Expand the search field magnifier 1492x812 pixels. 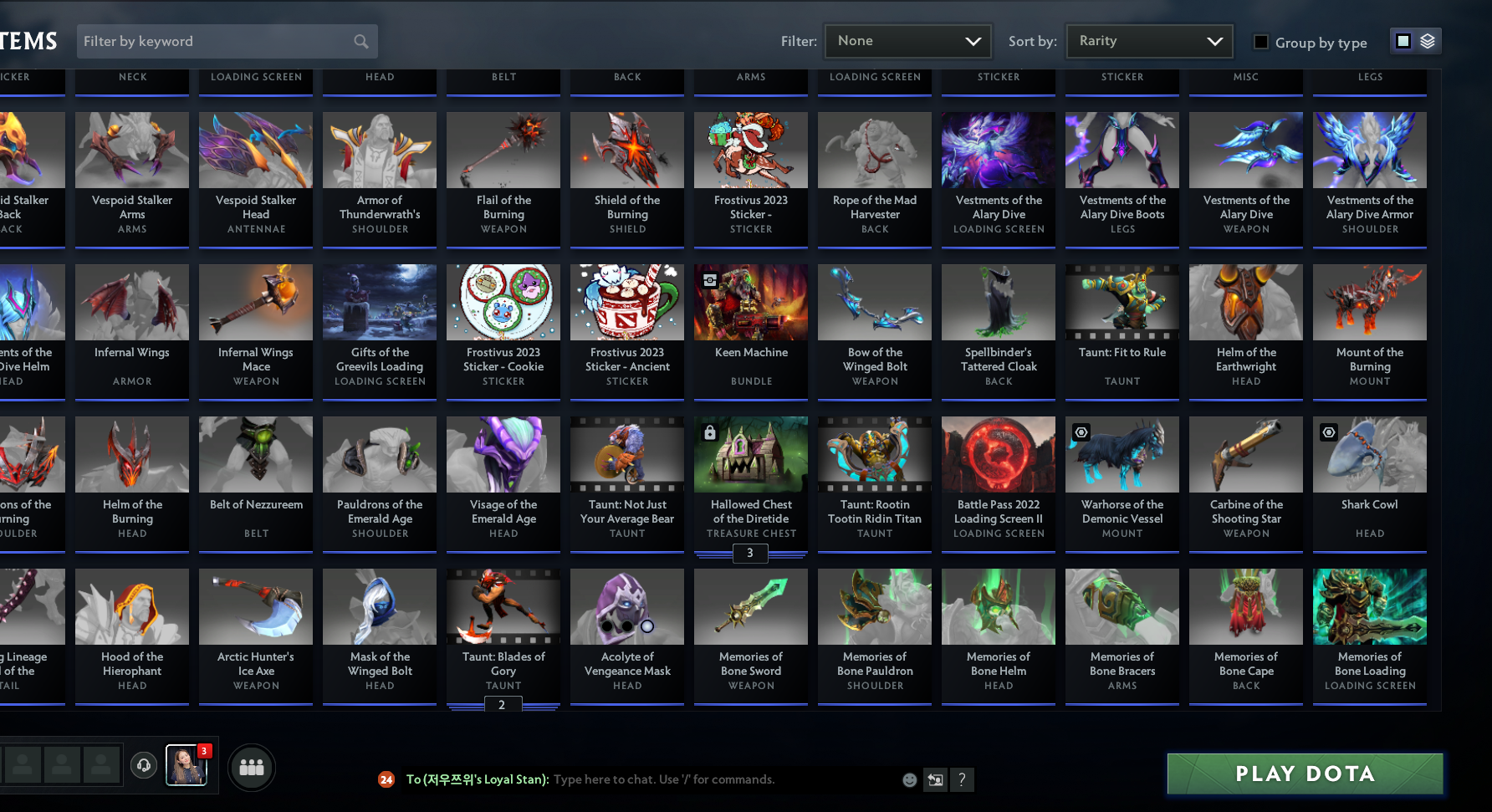tap(360, 41)
